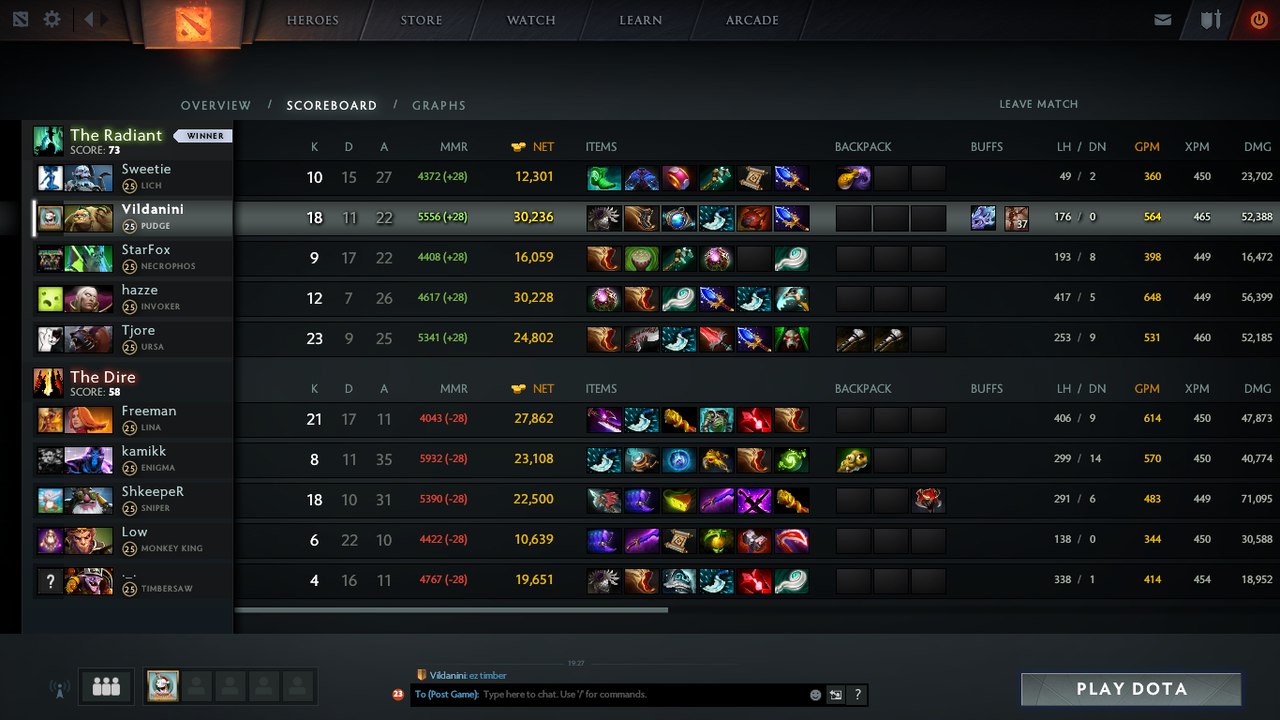The width and height of the screenshot is (1280, 720).
Task: Select ShkeepeR's Sniper player row
Action: (132, 500)
